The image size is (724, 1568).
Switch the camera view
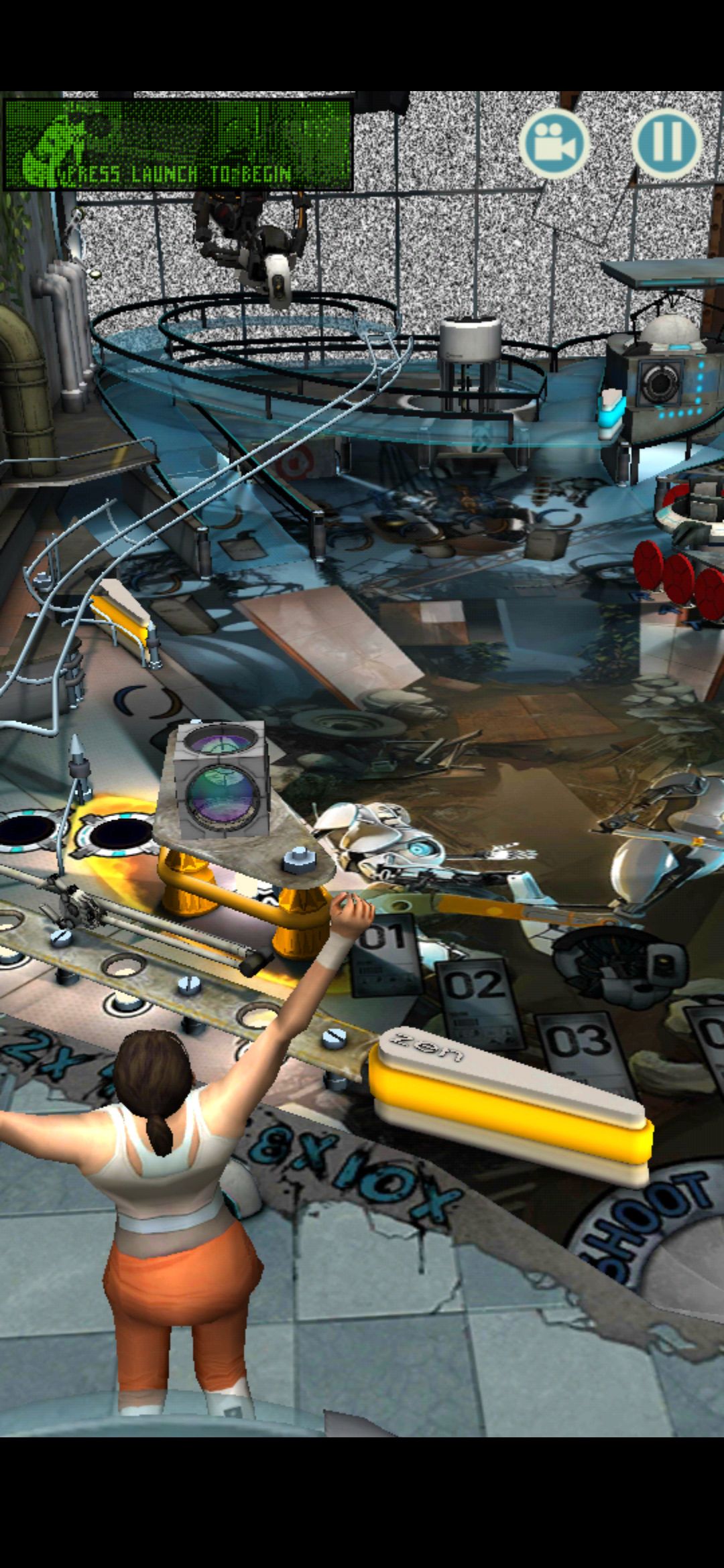[x=554, y=143]
